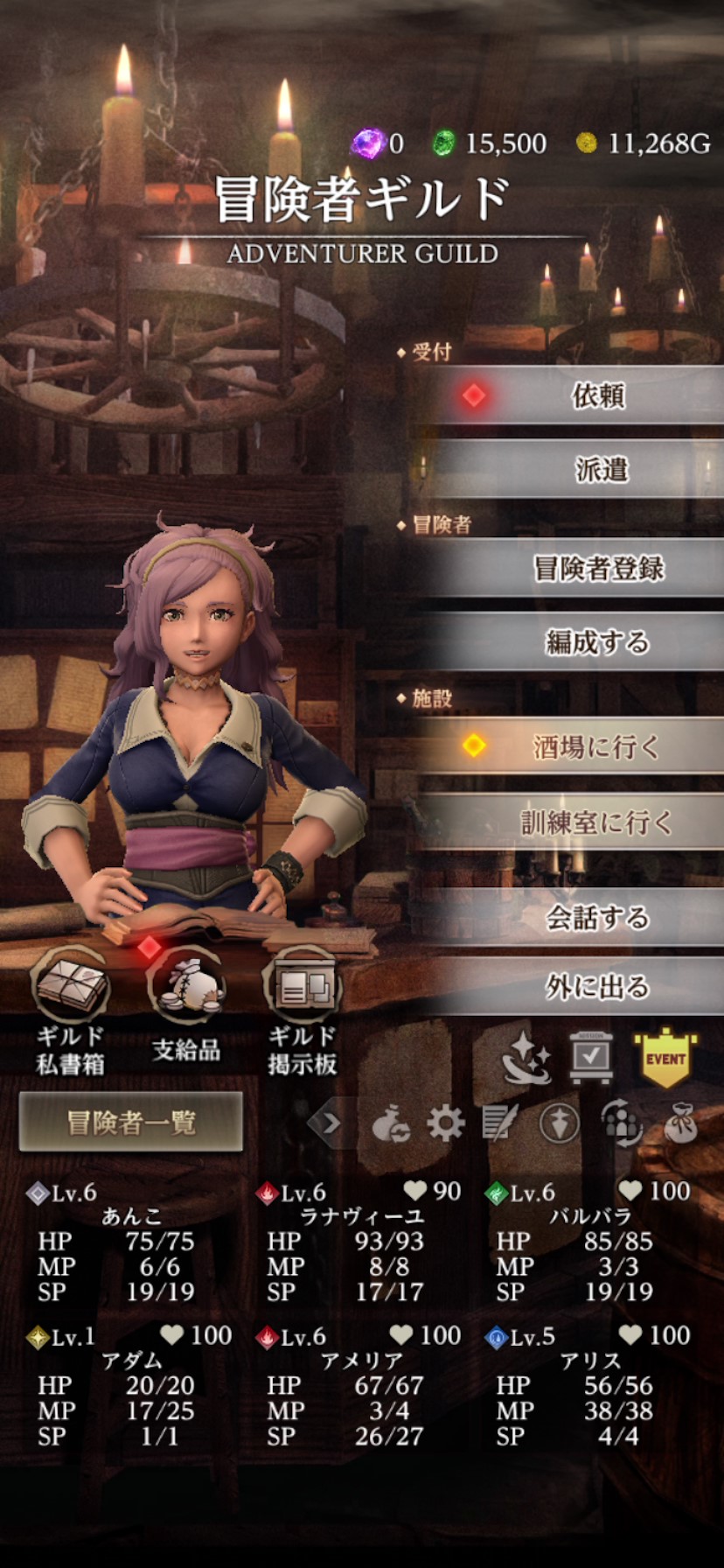Expand the toolbar with the arrow button

(331, 1123)
